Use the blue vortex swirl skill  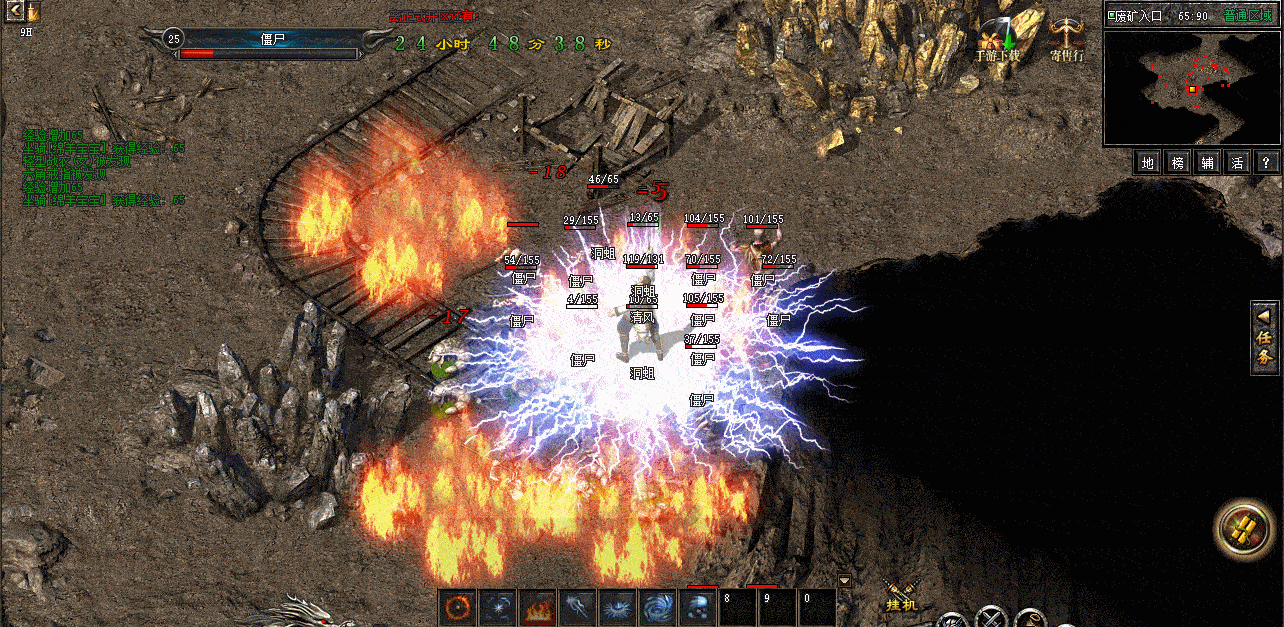657,607
